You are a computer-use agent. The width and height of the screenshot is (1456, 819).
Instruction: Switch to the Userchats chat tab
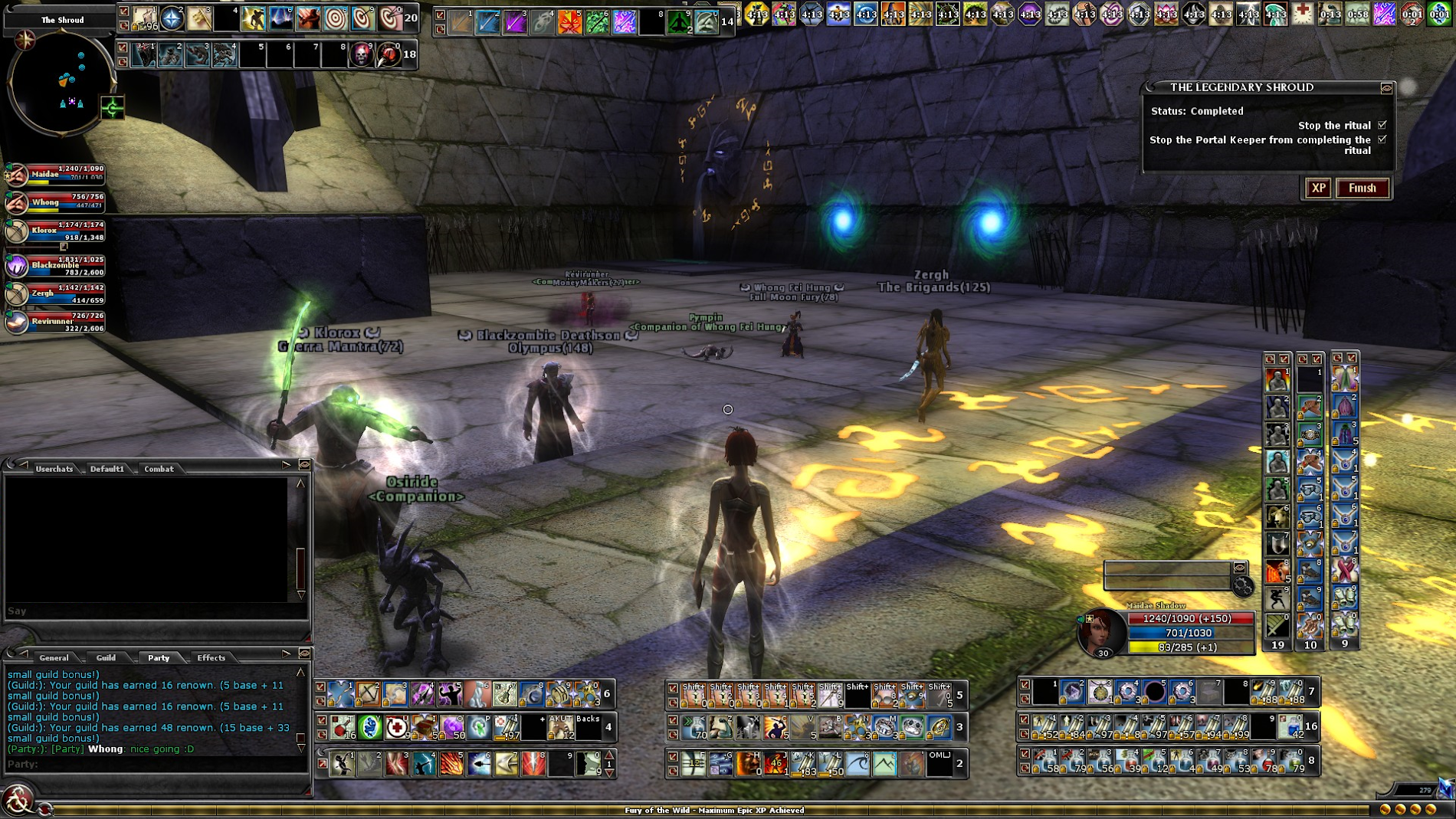[54, 469]
